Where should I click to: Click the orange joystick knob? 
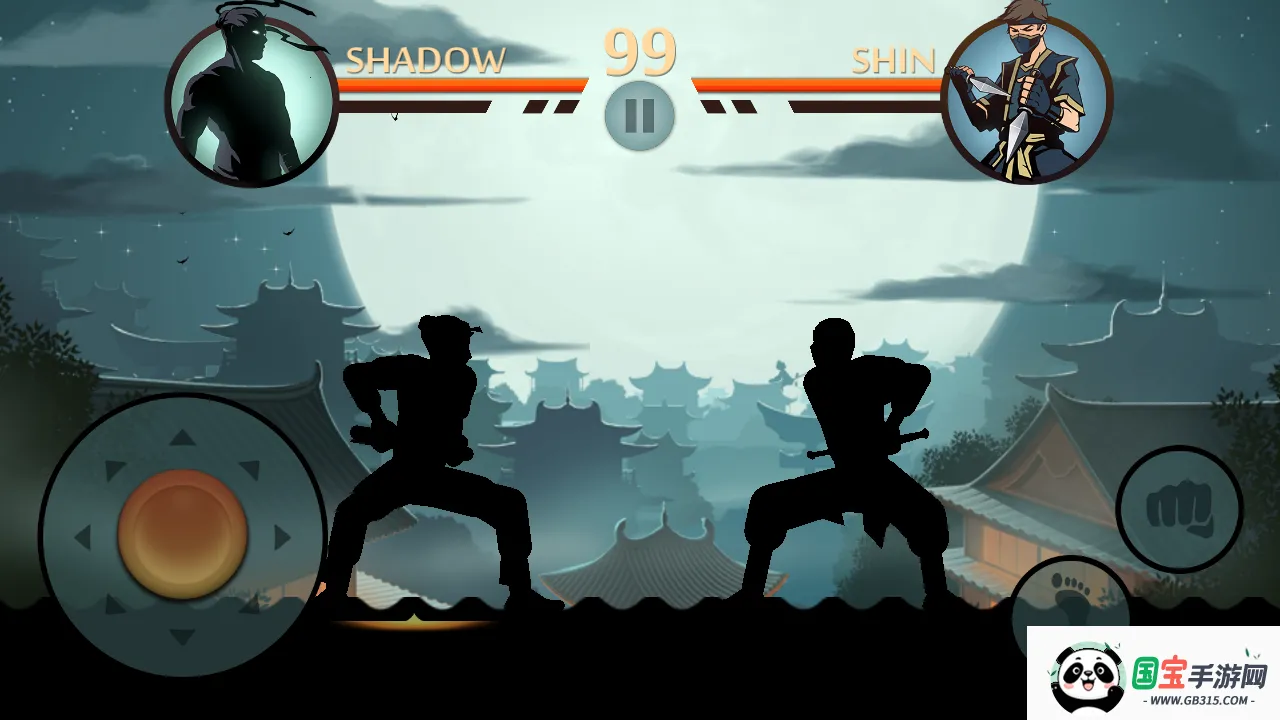point(182,535)
